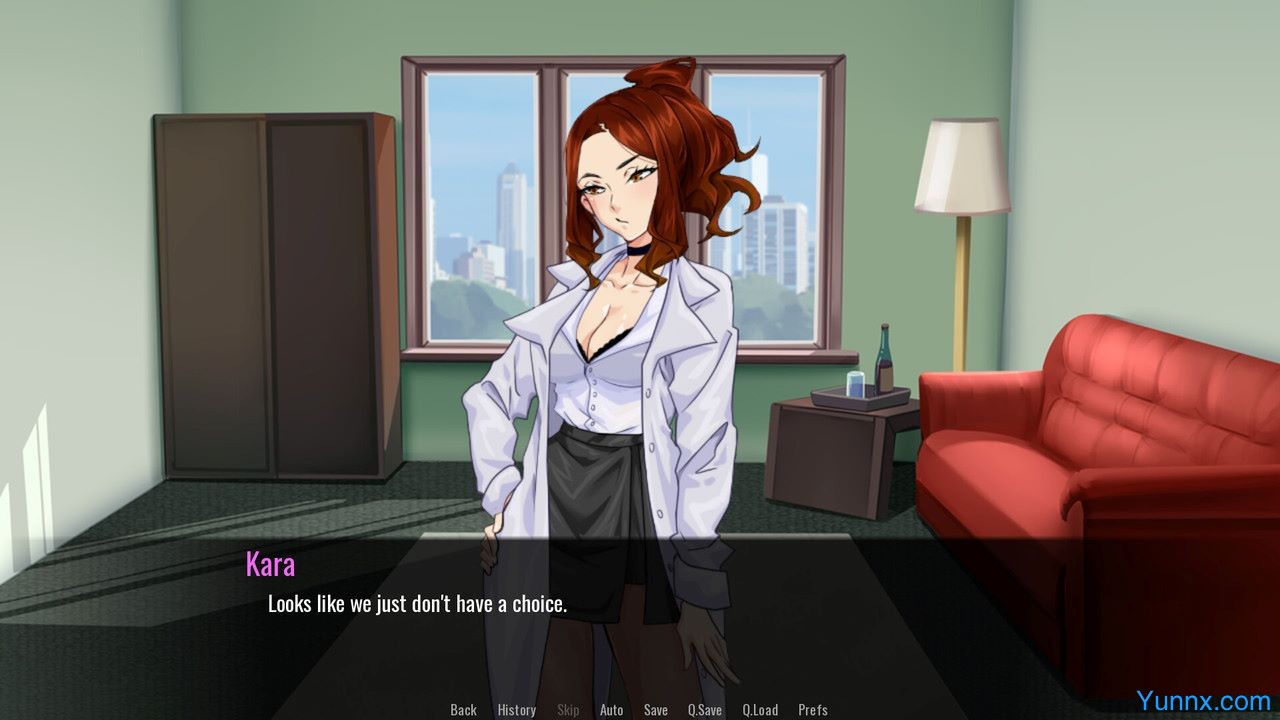The image size is (1280, 720).
Task: Open the Save game screen
Action: [x=656, y=710]
